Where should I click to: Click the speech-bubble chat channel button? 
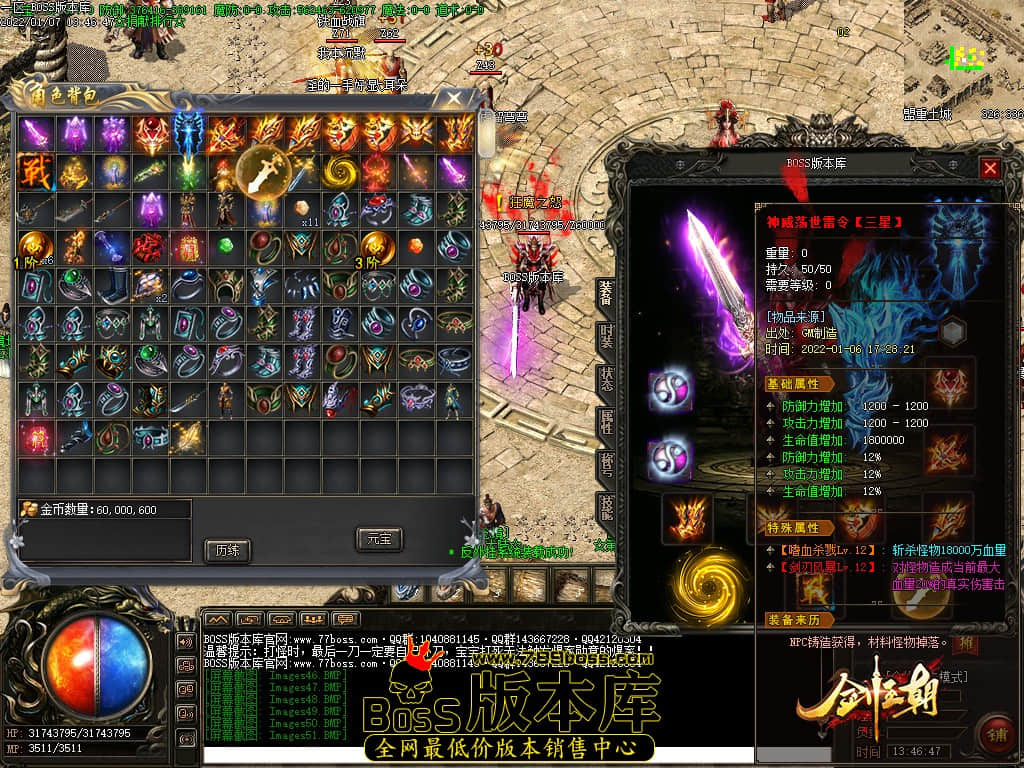coord(346,619)
